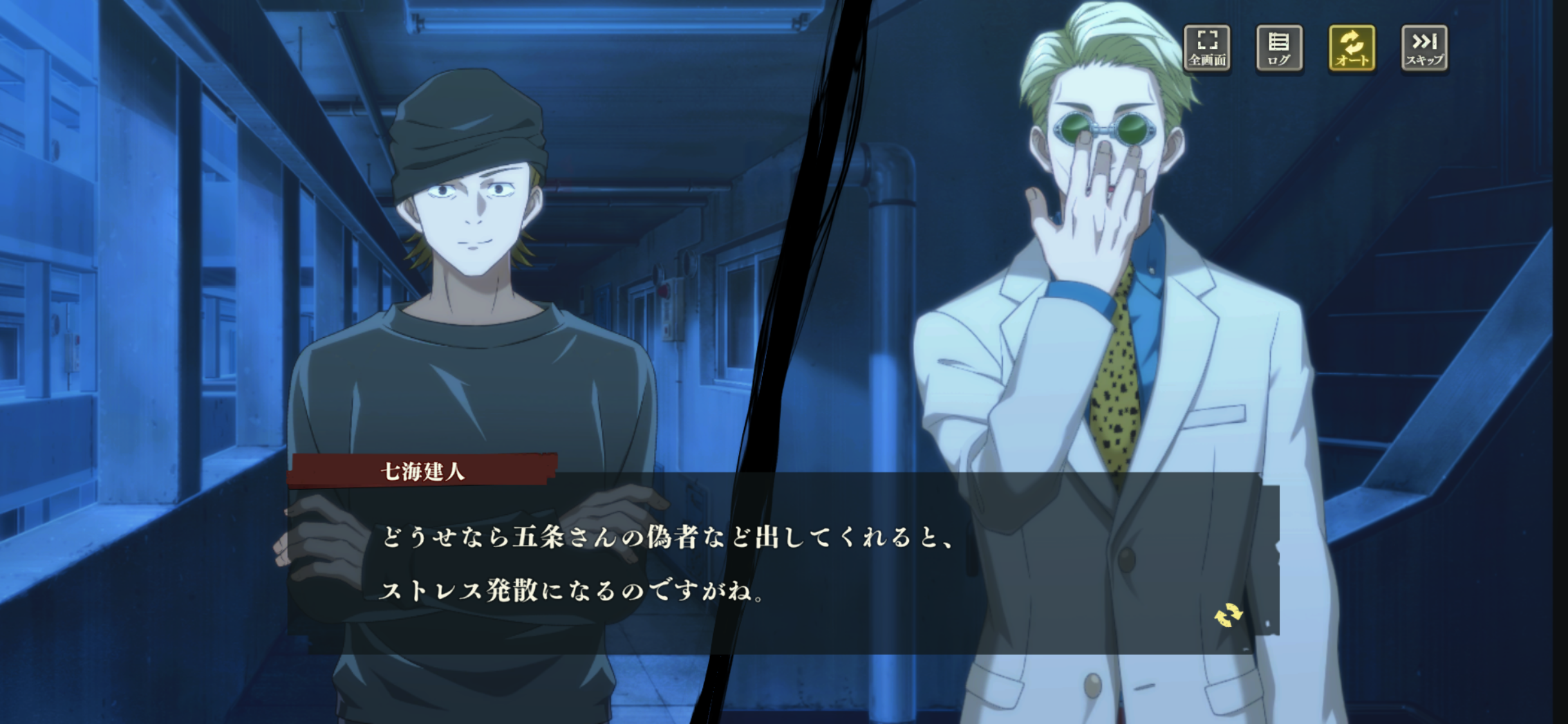Toggle auto-advance with the オート button

(x=1352, y=48)
